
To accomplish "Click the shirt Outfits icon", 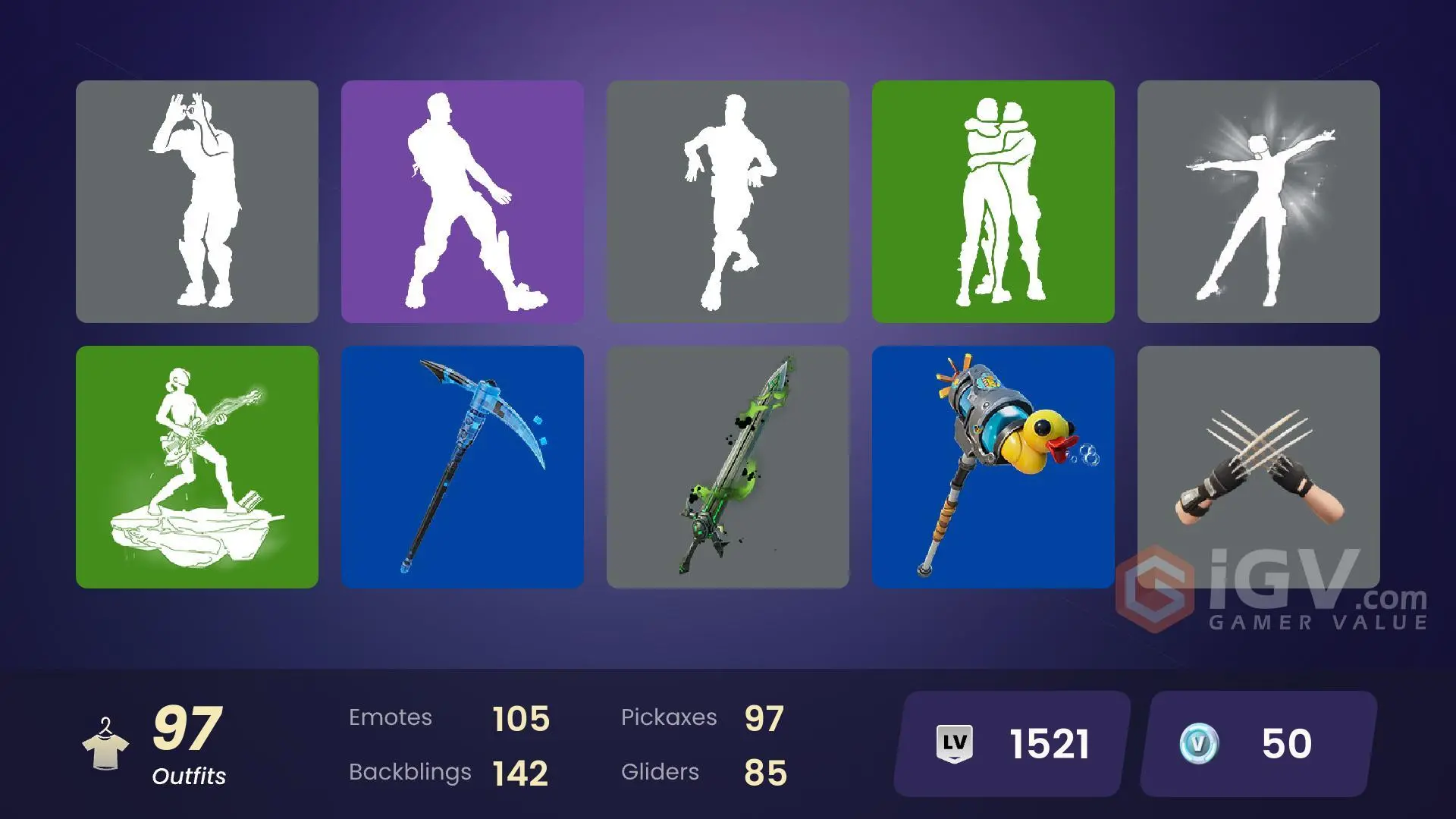I will tap(108, 747).
